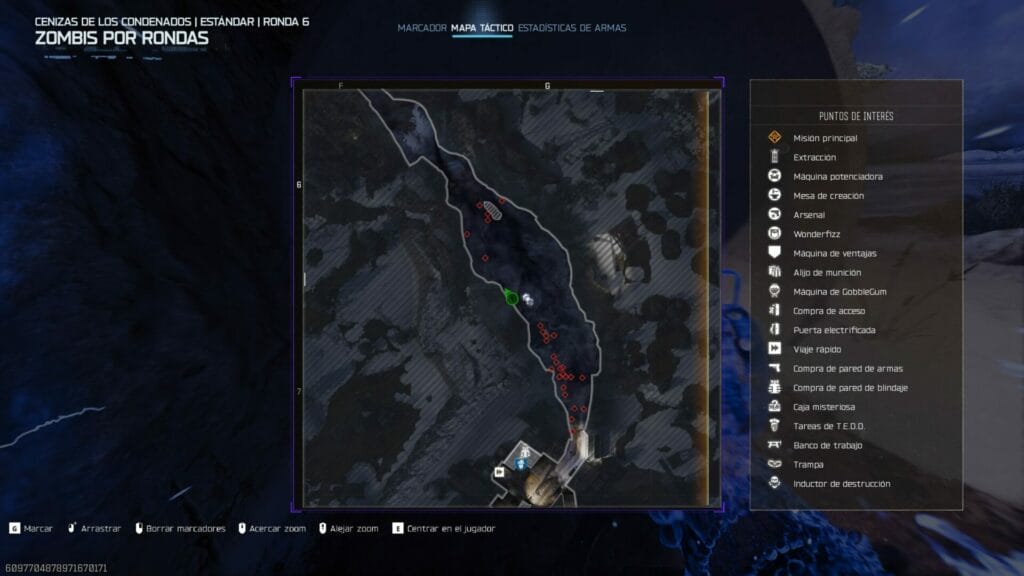
Task: Choose Puerta electrificada legend entry
Action: (x=834, y=330)
